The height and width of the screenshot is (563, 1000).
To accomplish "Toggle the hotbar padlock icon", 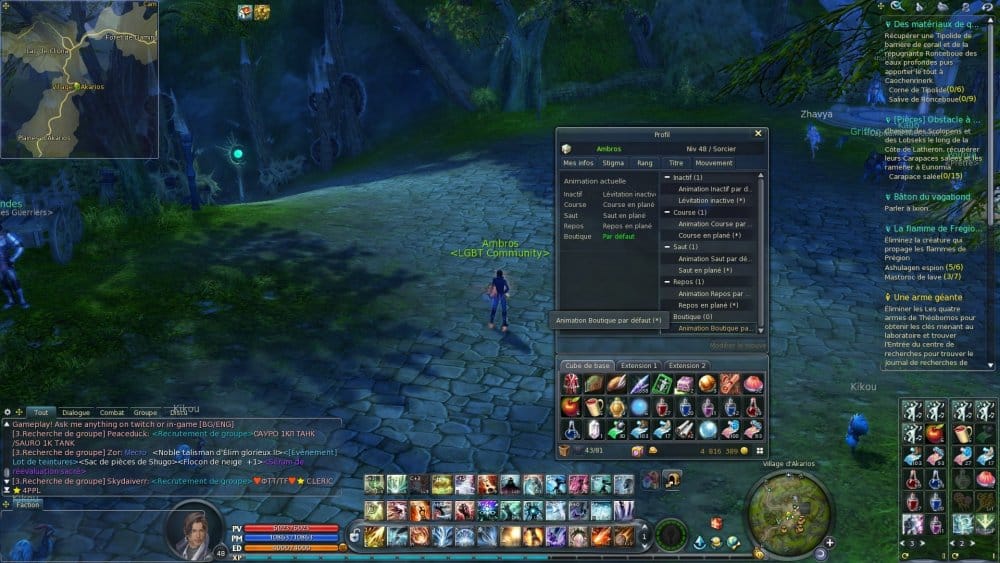I will click(352, 537).
